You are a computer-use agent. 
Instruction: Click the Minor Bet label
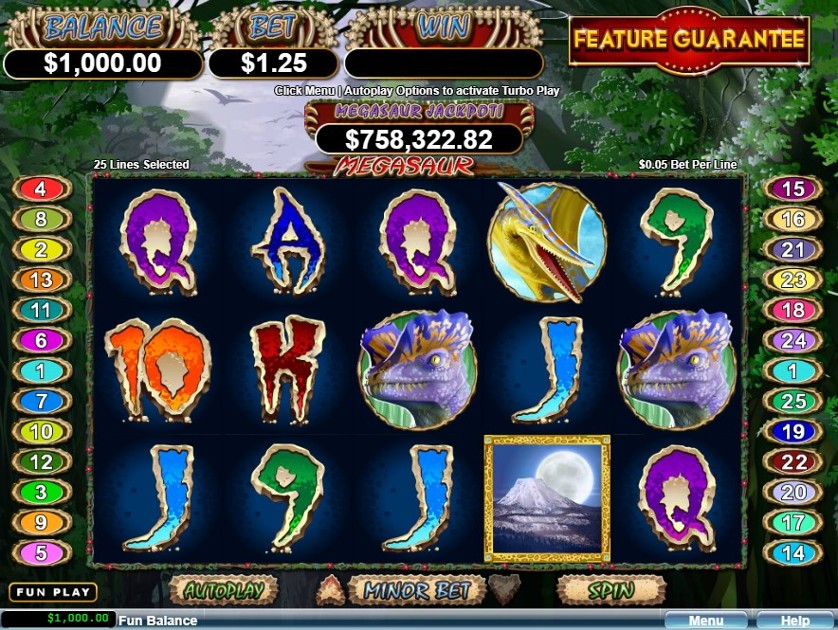pyautogui.click(x=416, y=591)
